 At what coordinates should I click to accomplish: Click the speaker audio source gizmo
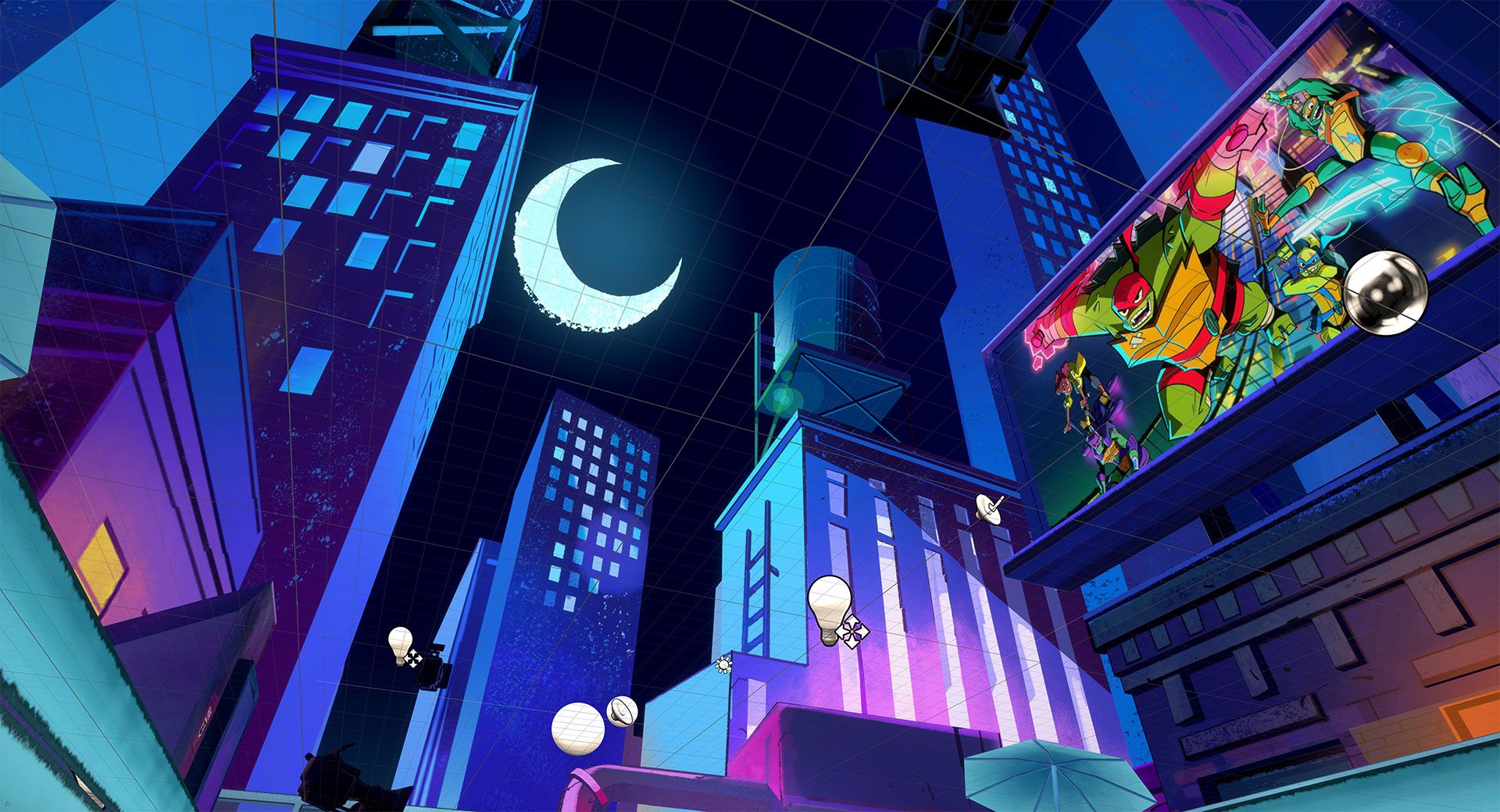pos(622,710)
